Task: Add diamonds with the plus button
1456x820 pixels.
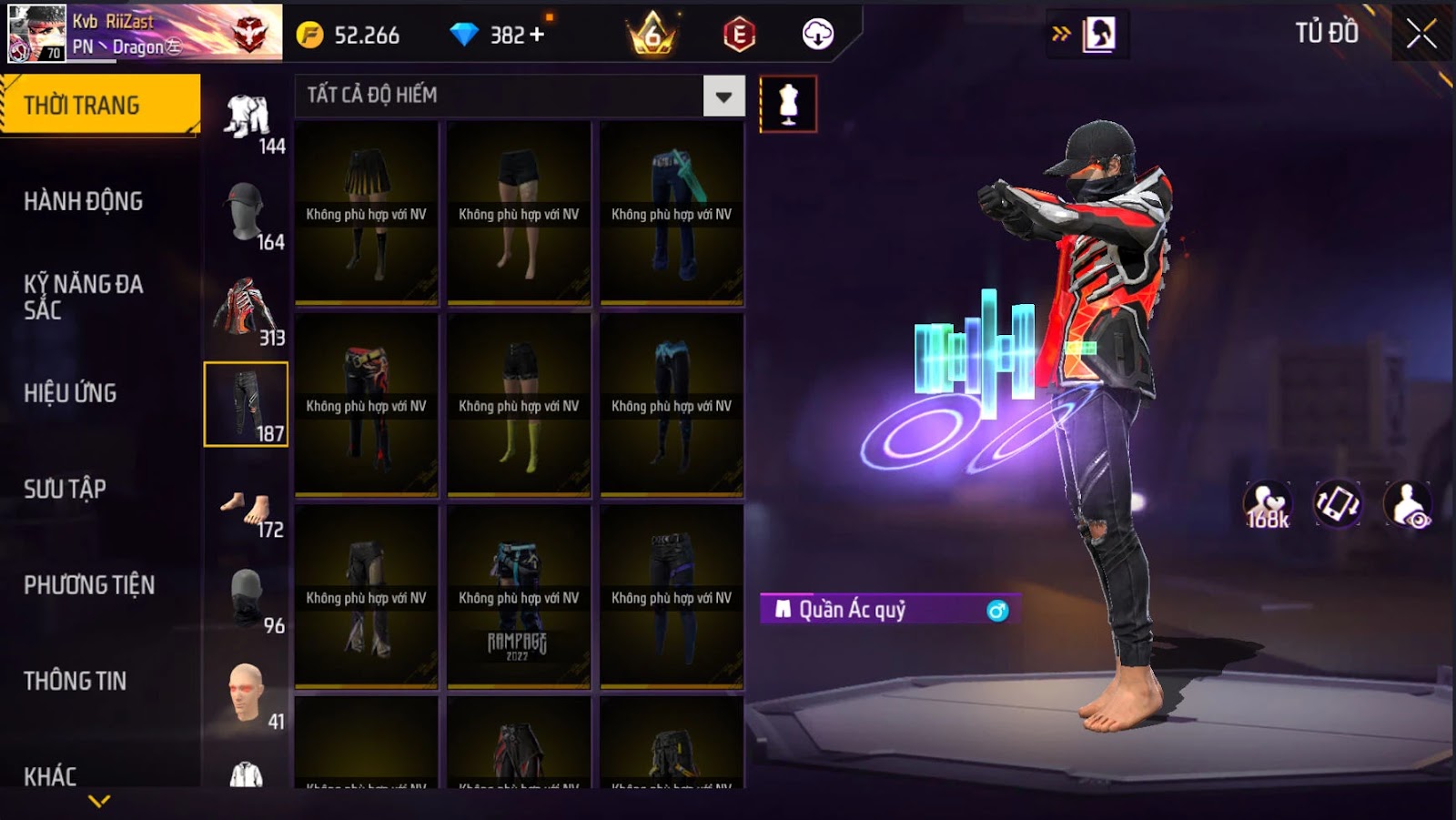Action: tap(537, 35)
